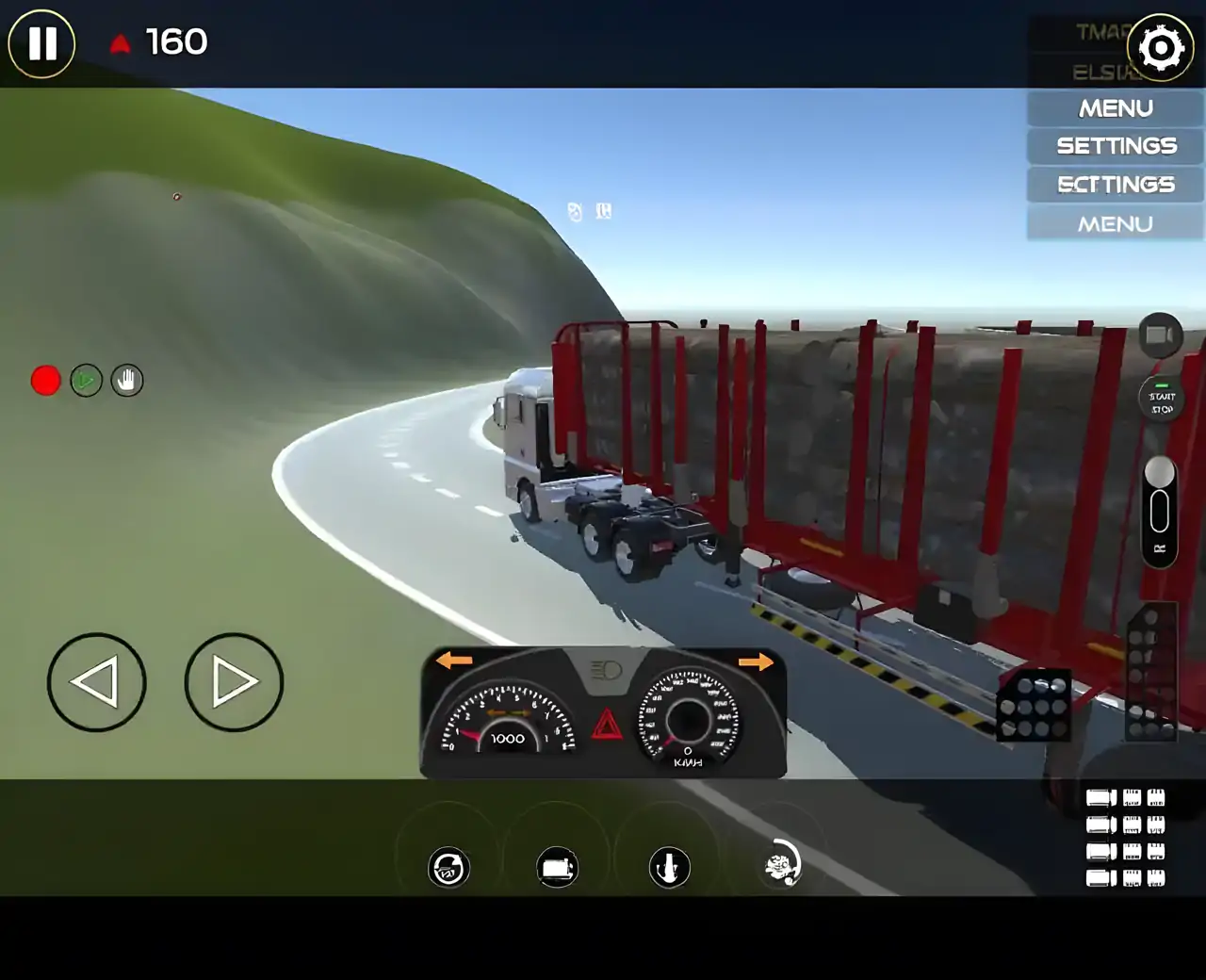1206x980 pixels.
Task: Tap the circular icon with a downward arrow
Action: coord(669,868)
